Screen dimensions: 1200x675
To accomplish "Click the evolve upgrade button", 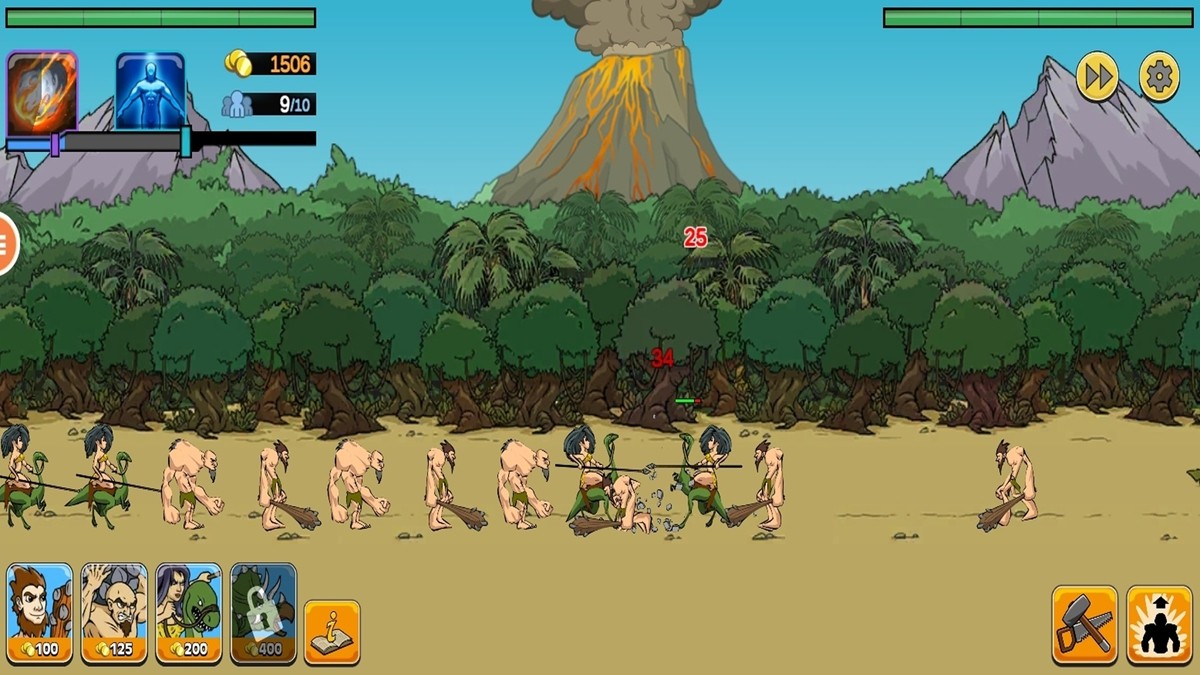I will point(1159,625).
